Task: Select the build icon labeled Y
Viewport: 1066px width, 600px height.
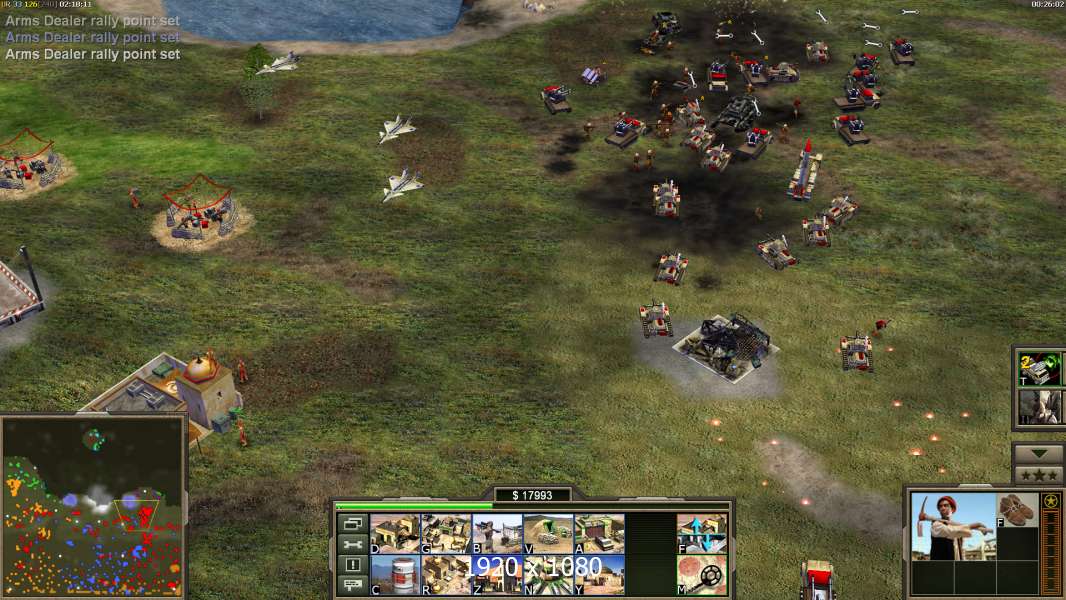Action: [x=599, y=574]
